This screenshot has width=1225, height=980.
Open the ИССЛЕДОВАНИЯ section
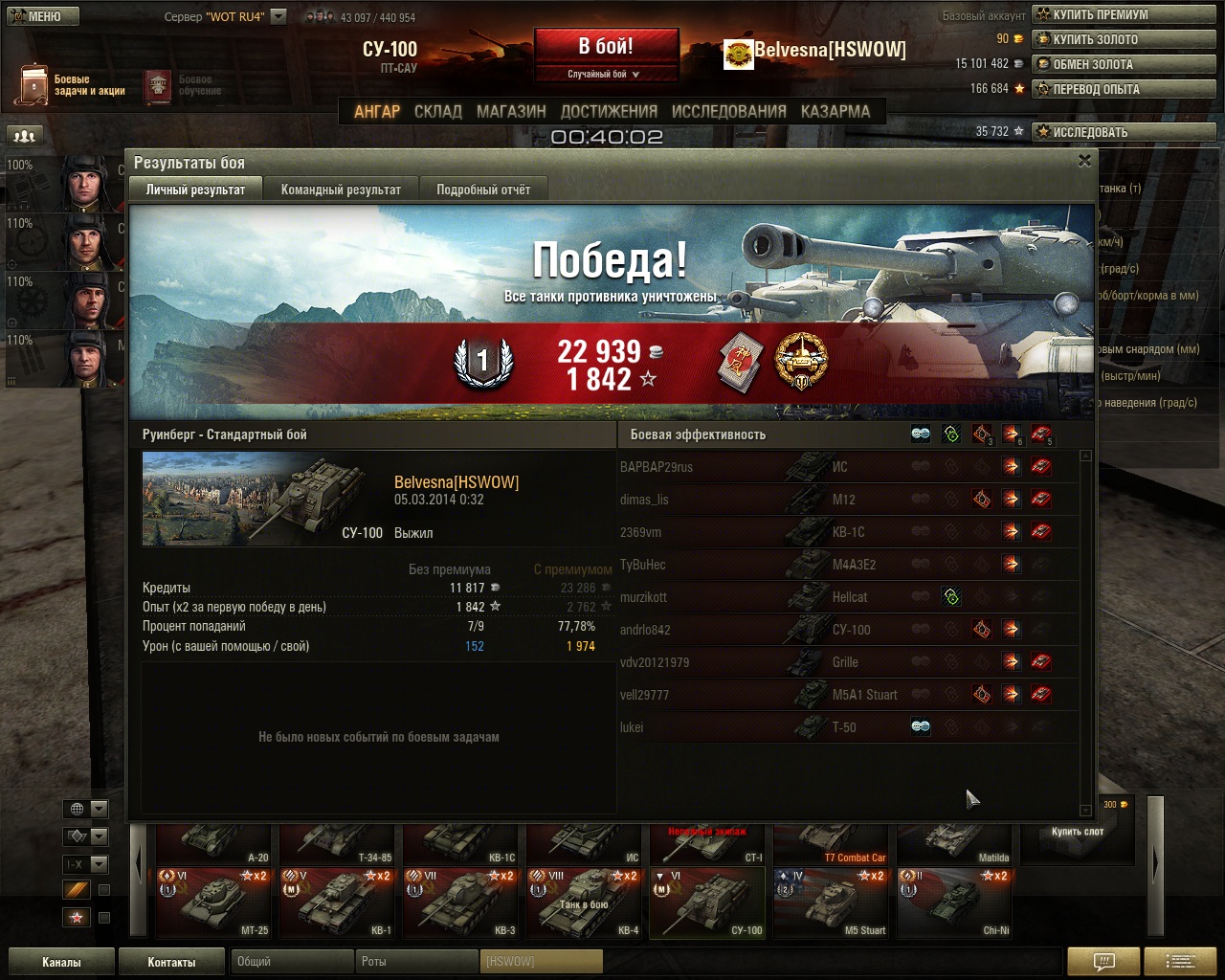point(728,111)
